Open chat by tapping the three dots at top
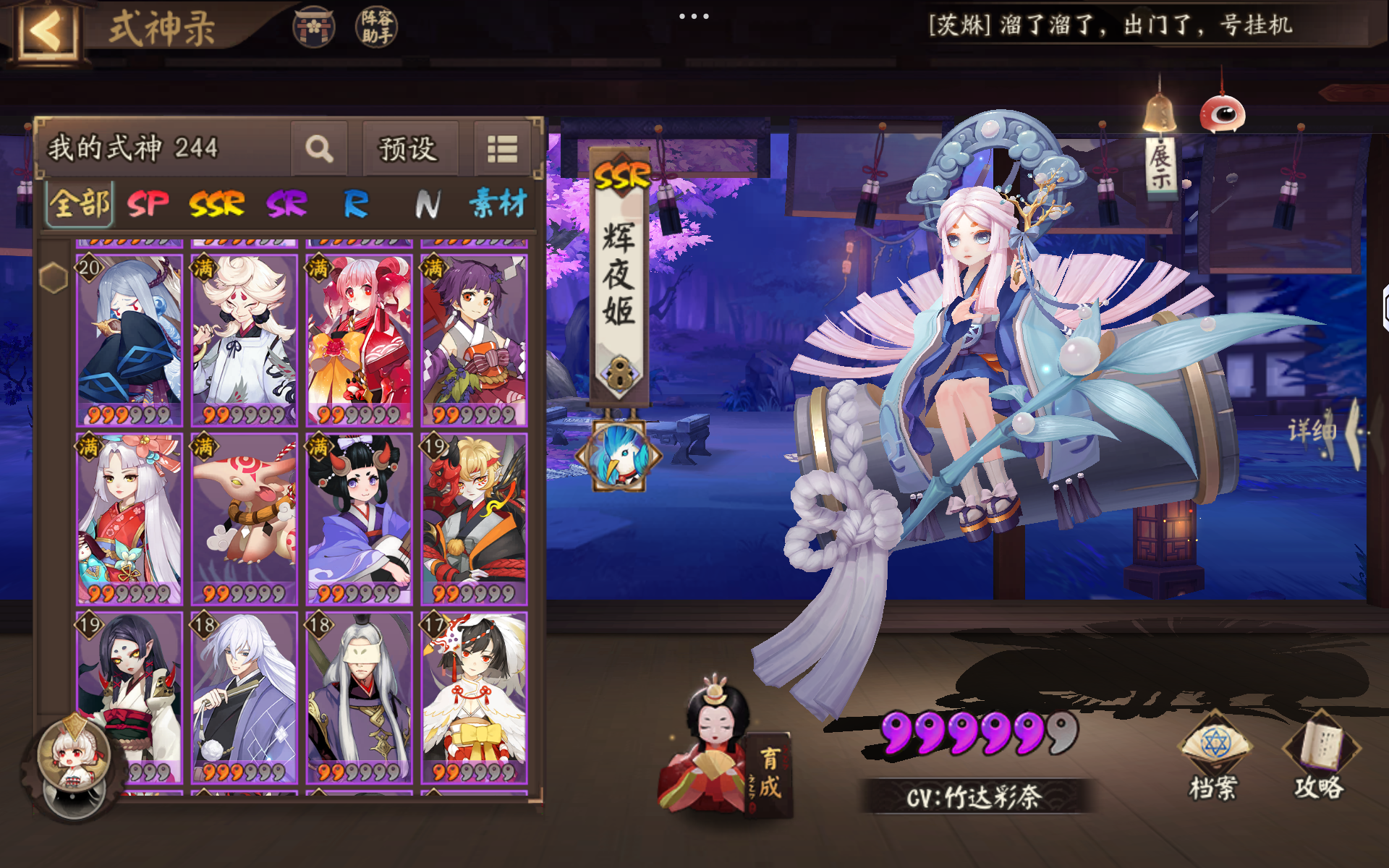1389x868 pixels. click(694, 16)
